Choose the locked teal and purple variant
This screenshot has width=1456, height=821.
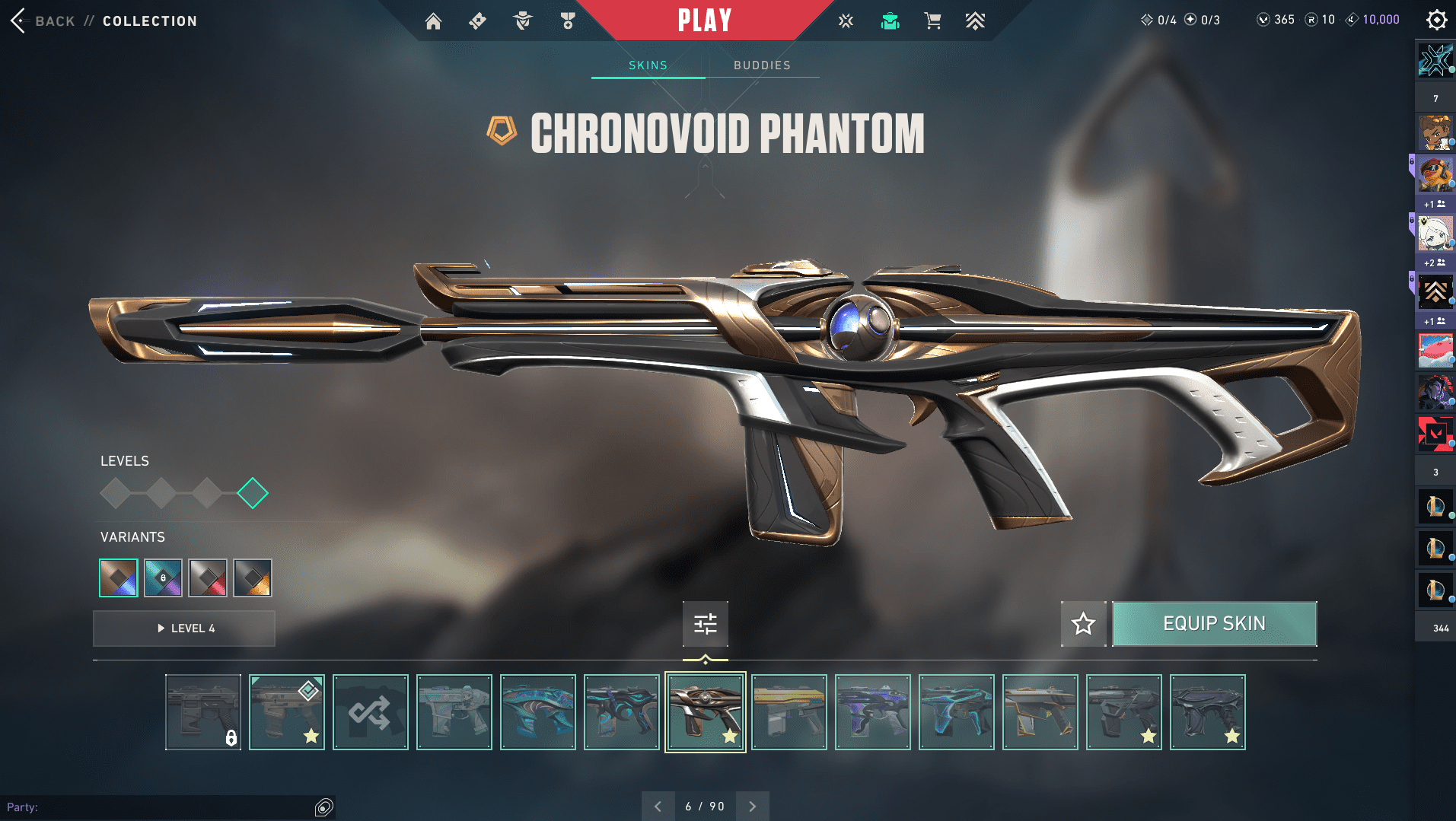(x=163, y=578)
